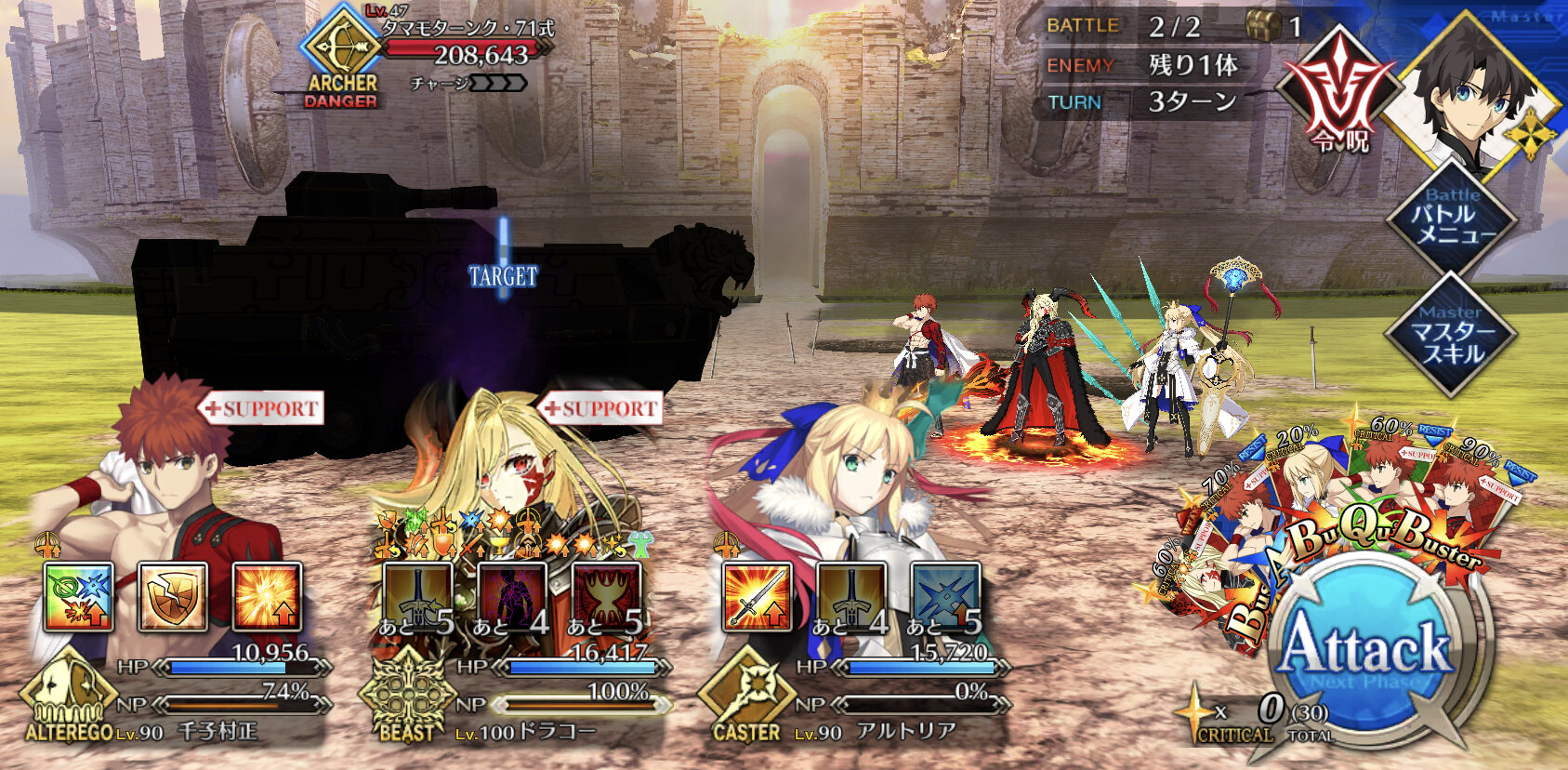
Task: Select Draco's dark silhouette second skill
Action: [x=512, y=596]
